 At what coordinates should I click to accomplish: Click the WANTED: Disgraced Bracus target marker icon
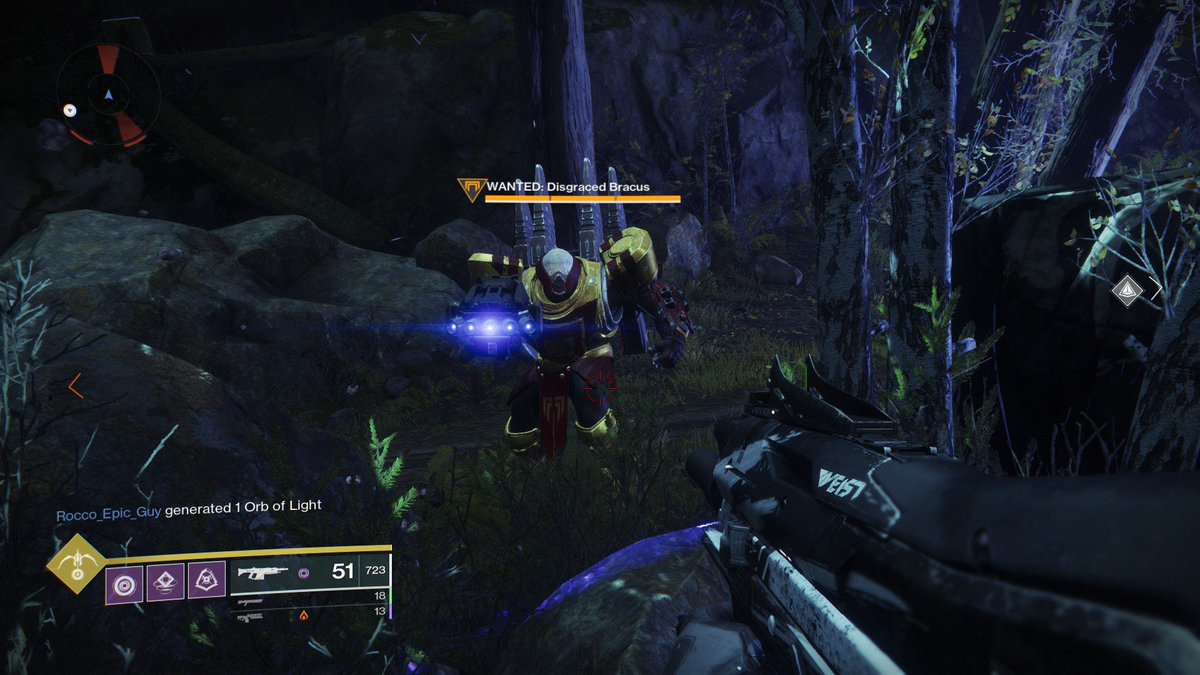468,188
